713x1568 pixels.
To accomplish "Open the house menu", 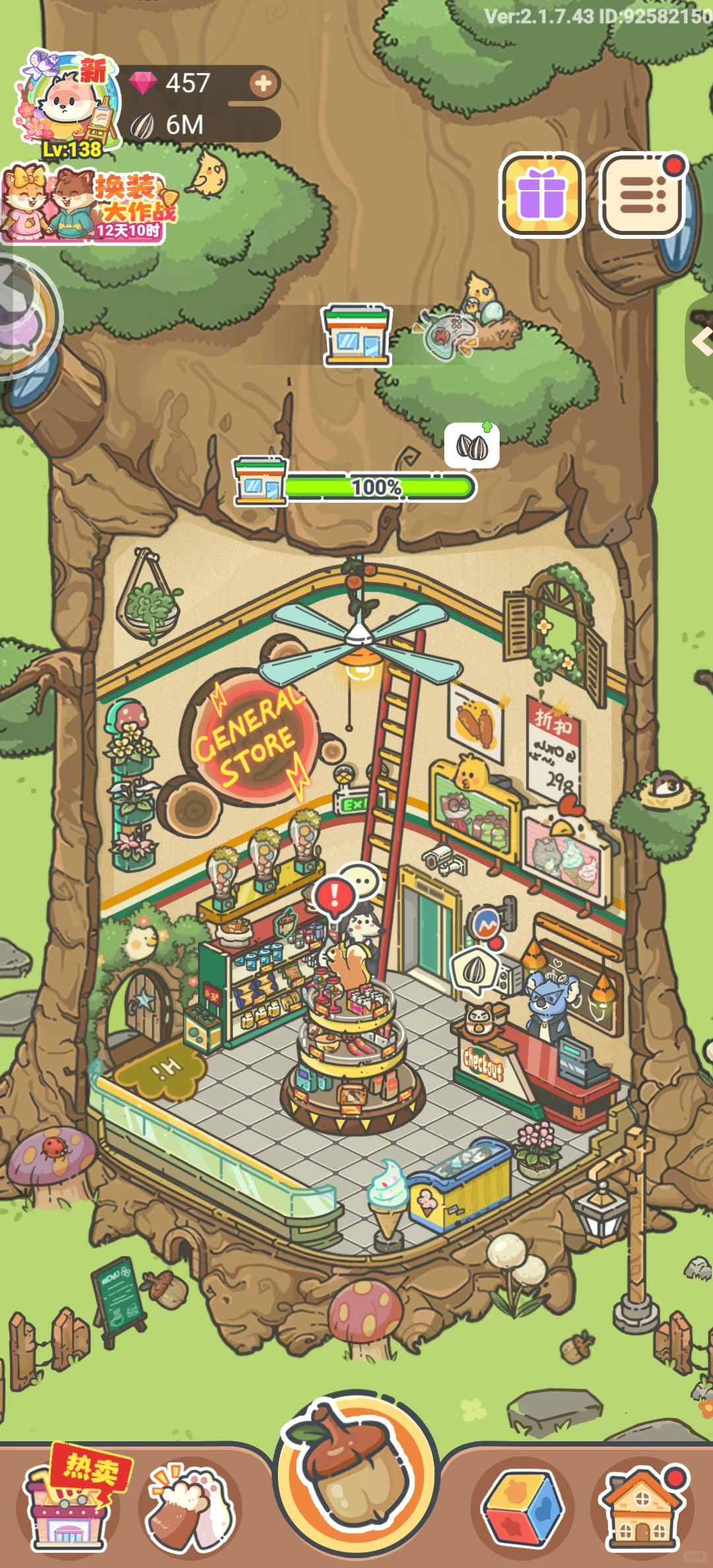I will [642, 1508].
